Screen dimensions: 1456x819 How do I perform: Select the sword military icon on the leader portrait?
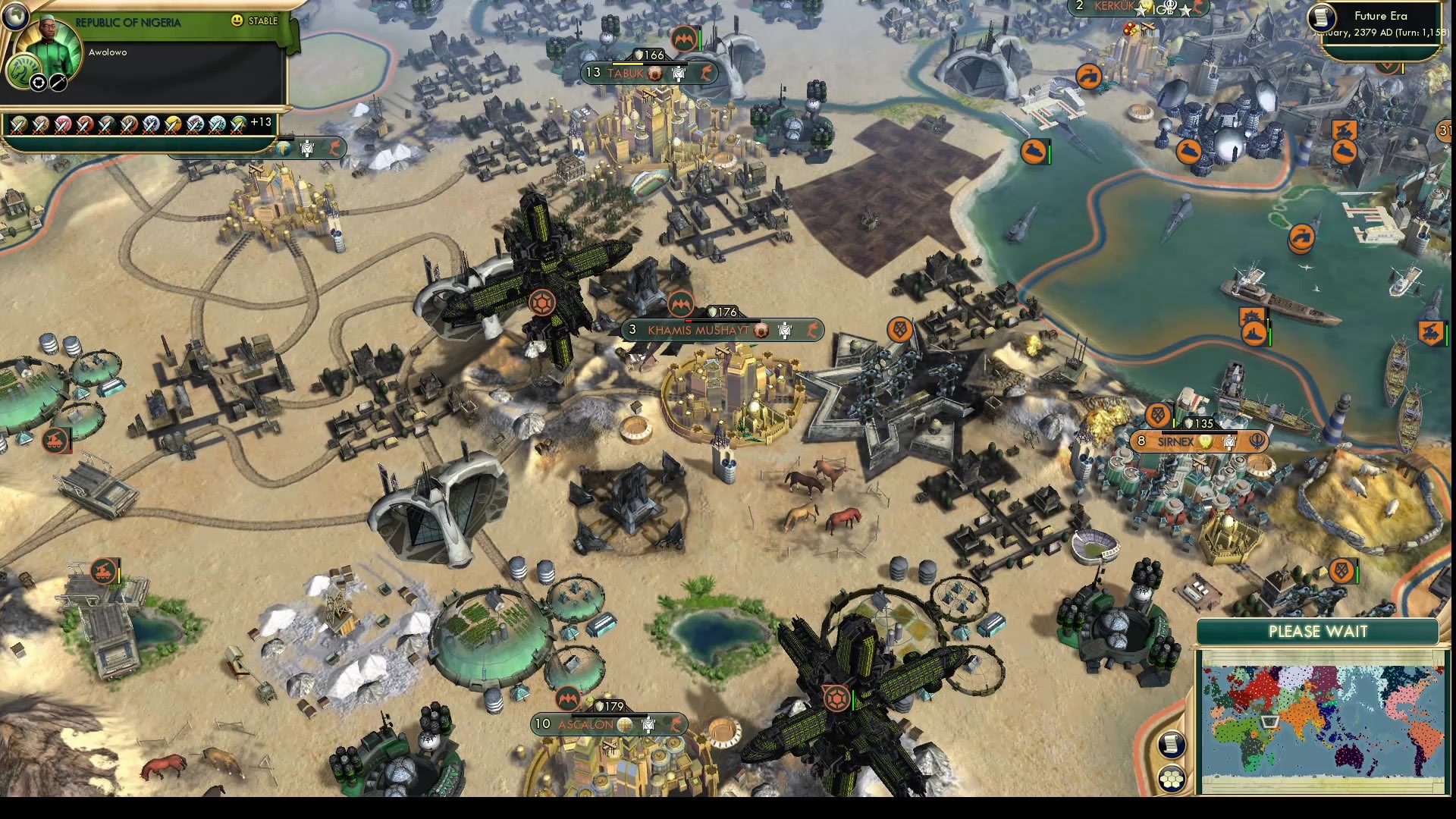click(58, 83)
